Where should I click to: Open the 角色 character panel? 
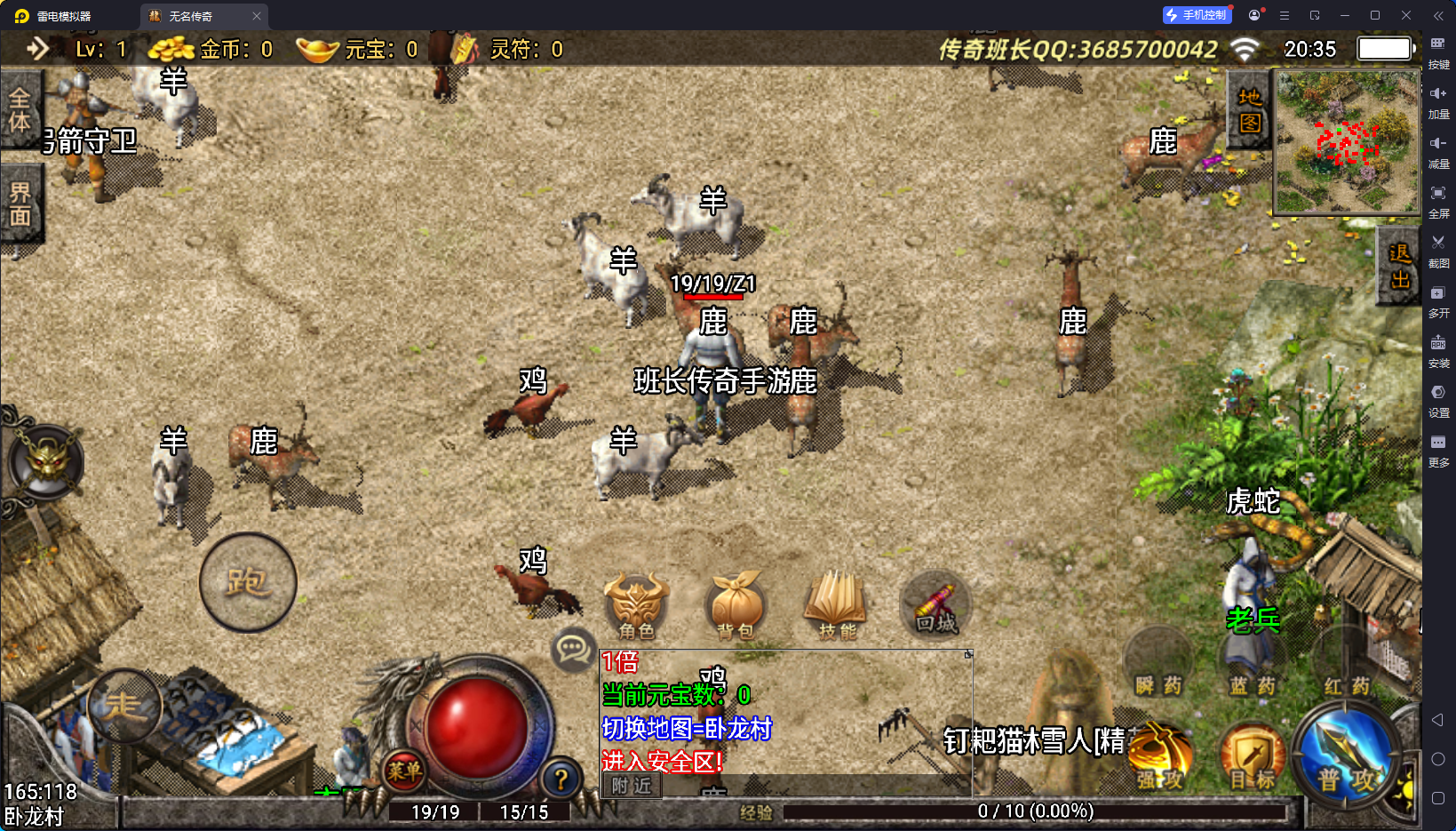(636, 604)
